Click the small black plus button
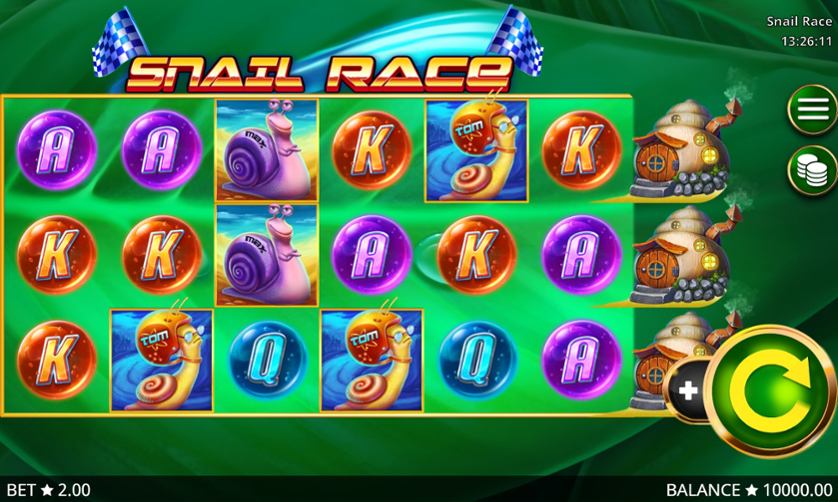Image resolution: width=838 pixels, height=502 pixels. (689, 391)
